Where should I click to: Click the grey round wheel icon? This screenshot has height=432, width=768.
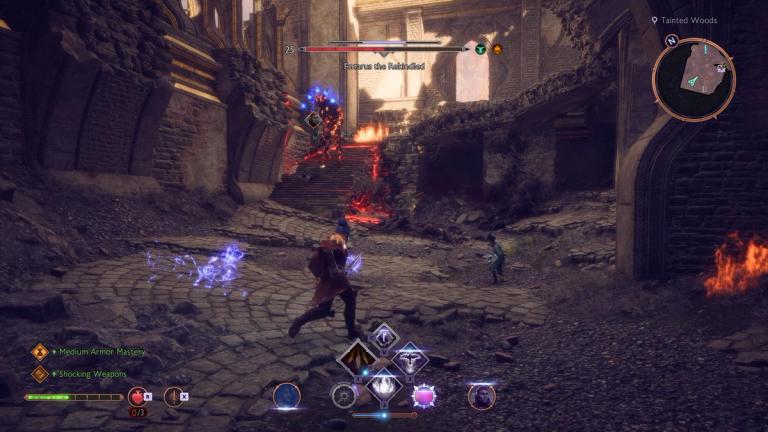(x=344, y=396)
